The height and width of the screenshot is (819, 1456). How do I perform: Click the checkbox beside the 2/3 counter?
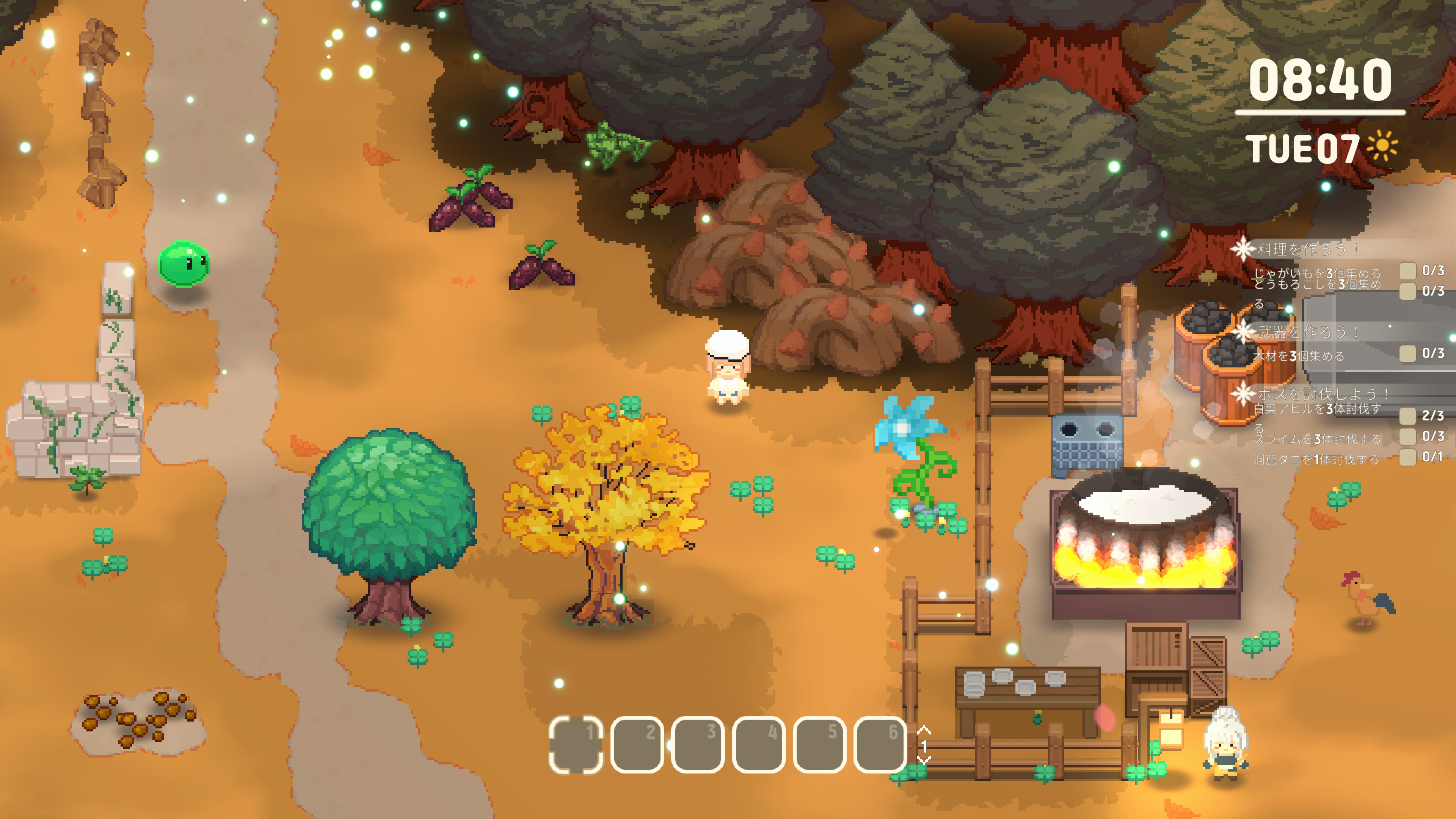(1407, 416)
